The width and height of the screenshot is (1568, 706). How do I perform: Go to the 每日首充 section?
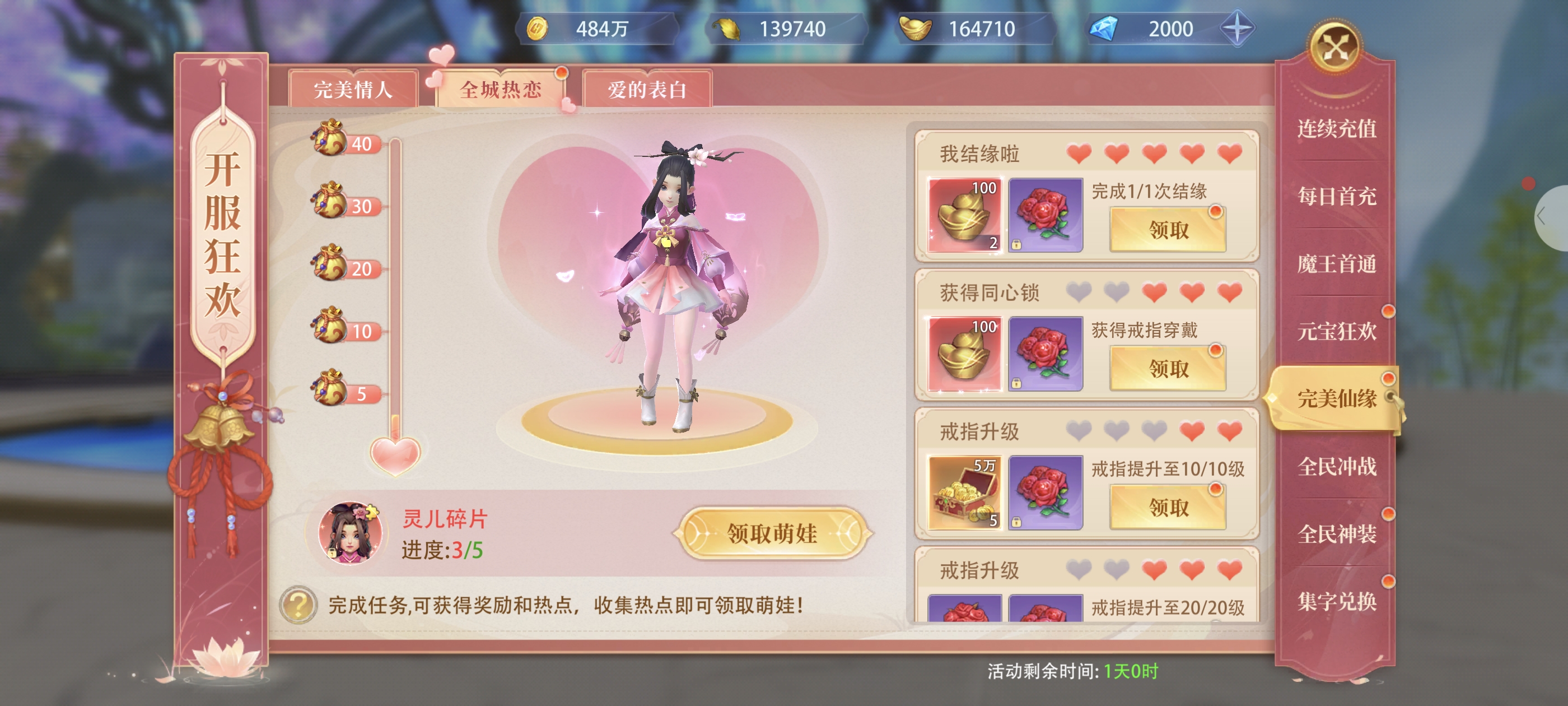pyautogui.click(x=1336, y=196)
